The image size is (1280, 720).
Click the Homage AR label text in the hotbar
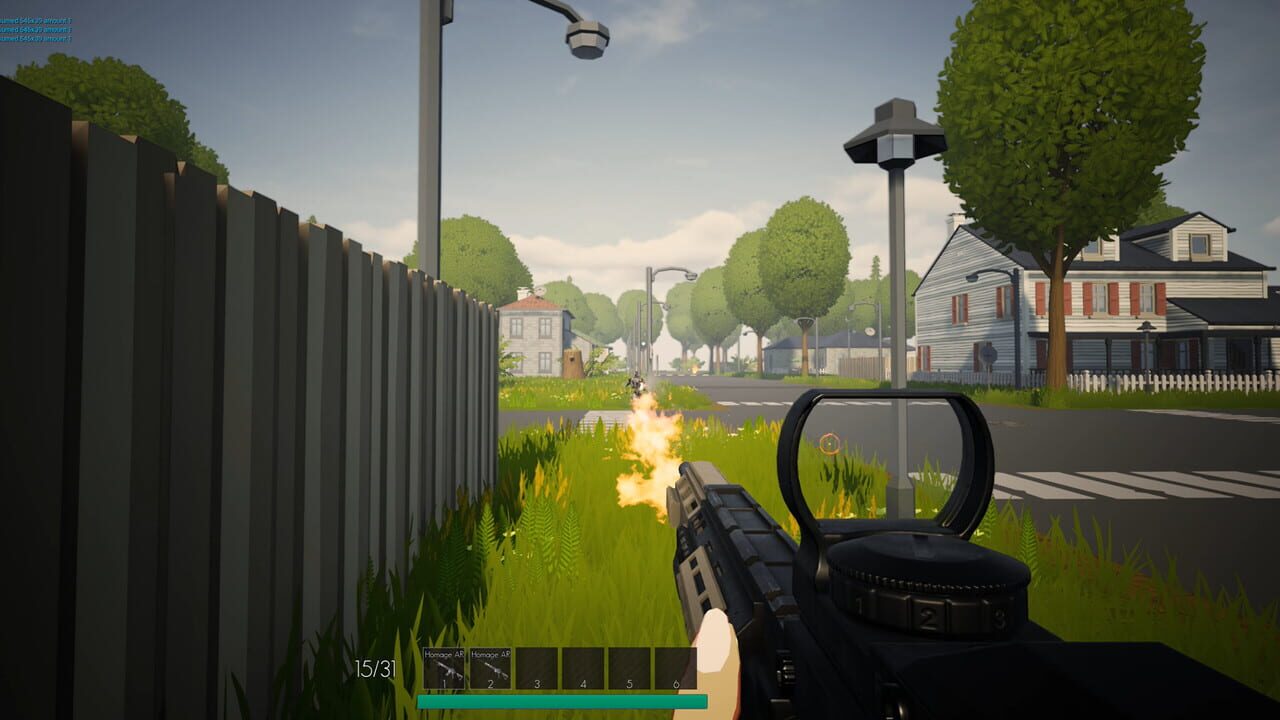443,652
